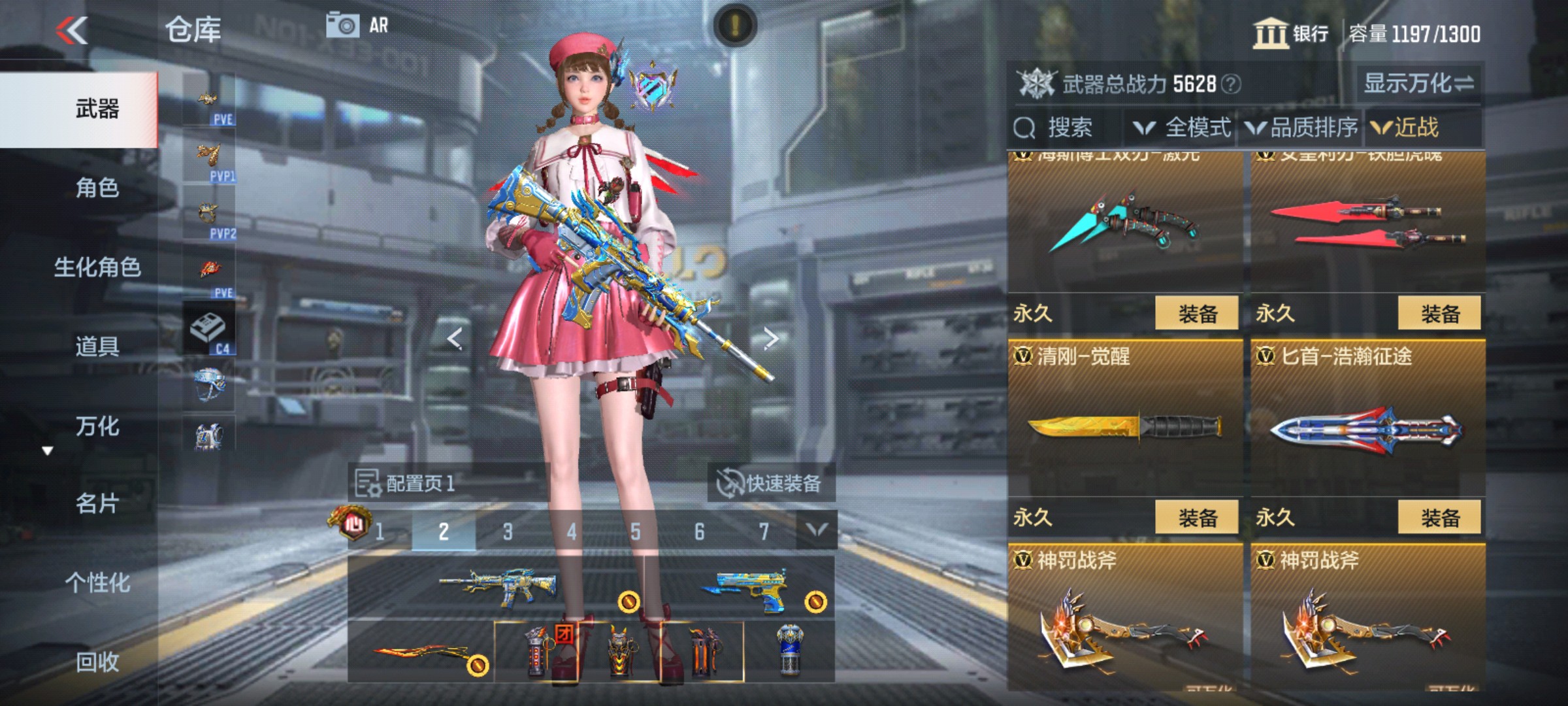Equip the 清刚-觉醒 knife

pyautogui.click(x=1198, y=515)
